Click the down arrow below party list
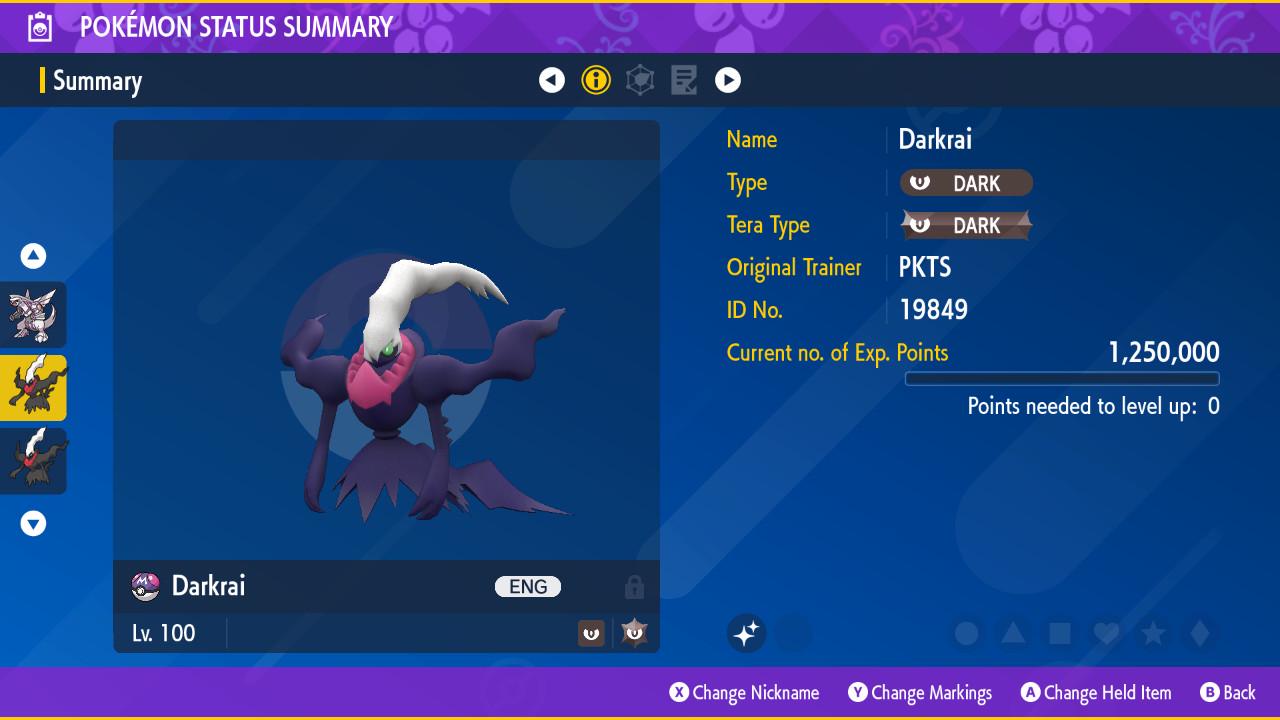 pyautogui.click(x=33, y=523)
